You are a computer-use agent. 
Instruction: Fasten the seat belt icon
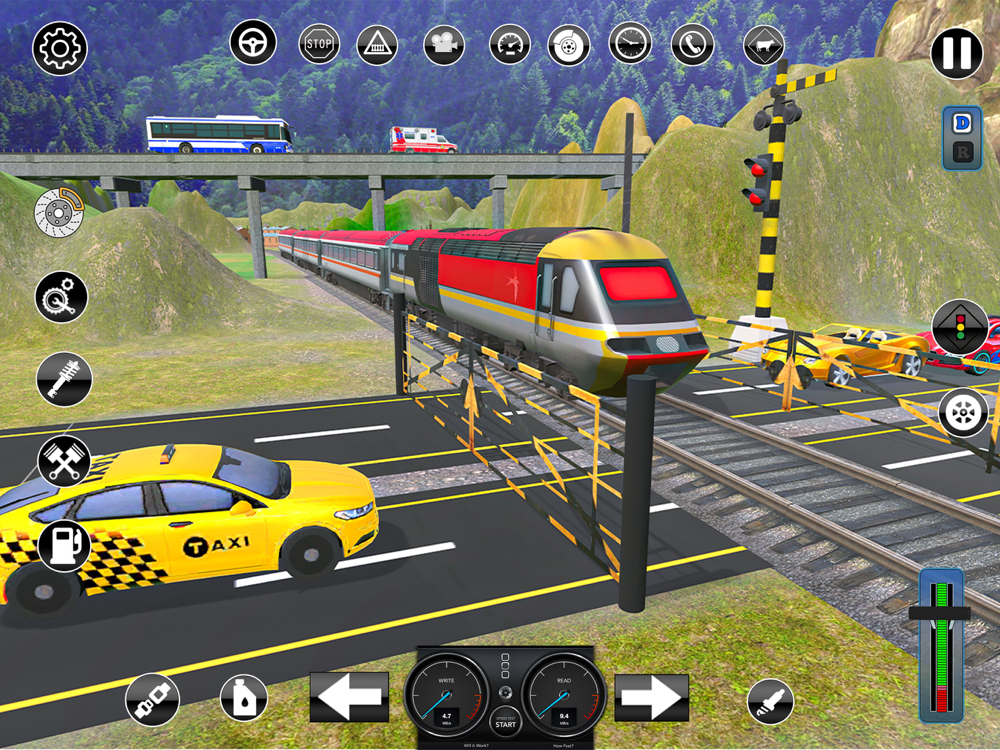(x=152, y=699)
